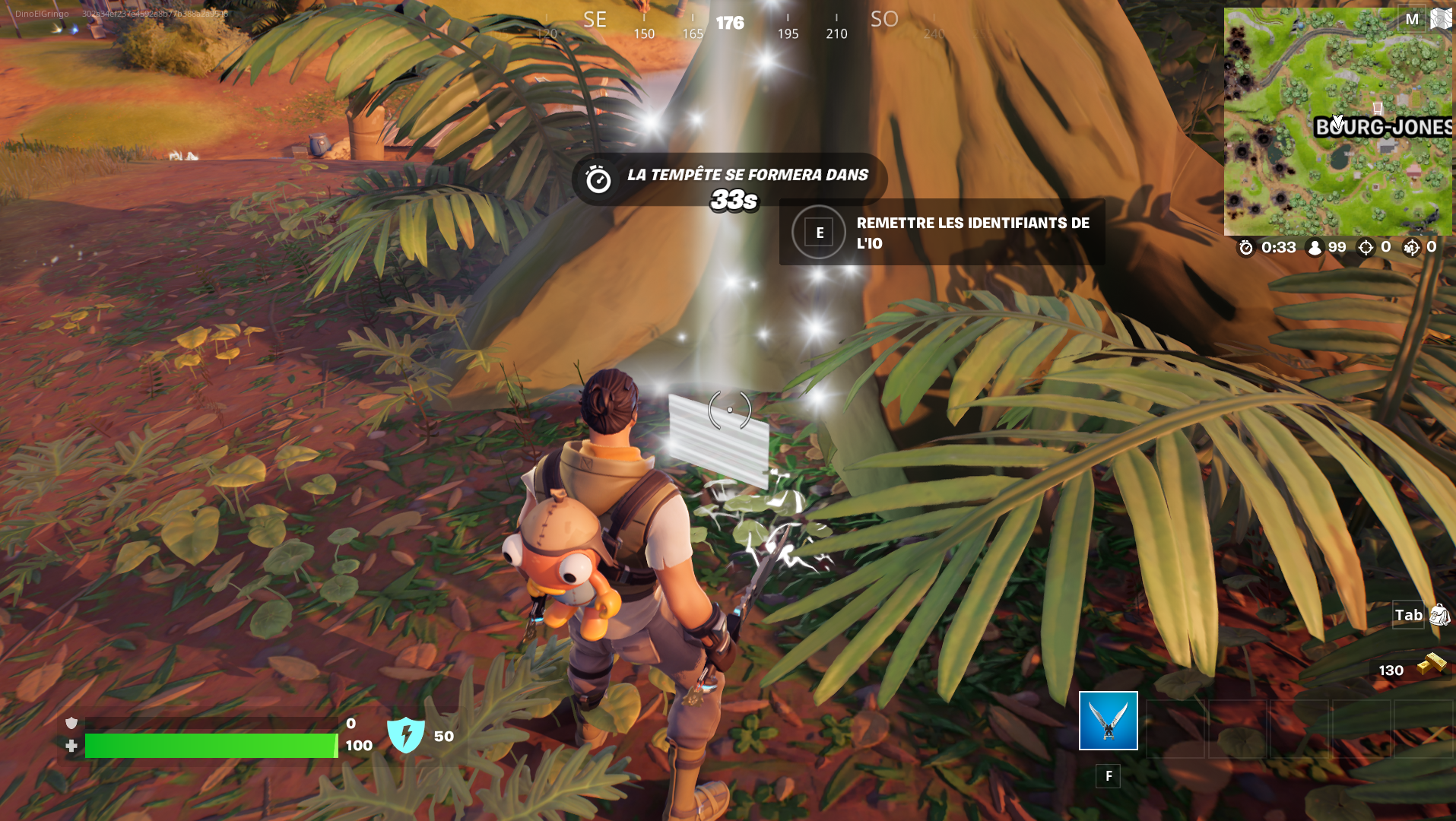
Task: Click the eliminations crosshair icon
Action: [1366, 247]
